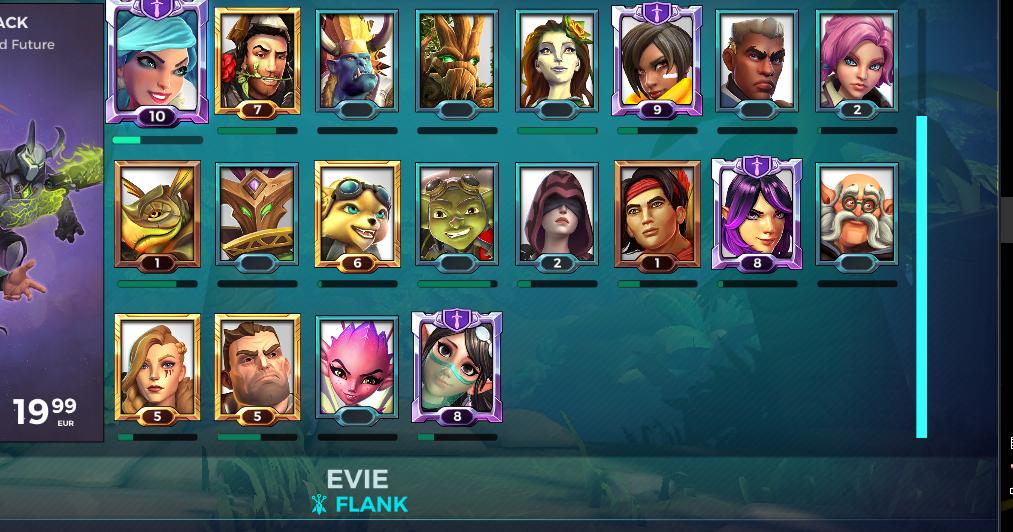
Task: Pick Kinessa in the yellow scarf
Action: [x=657, y=60]
